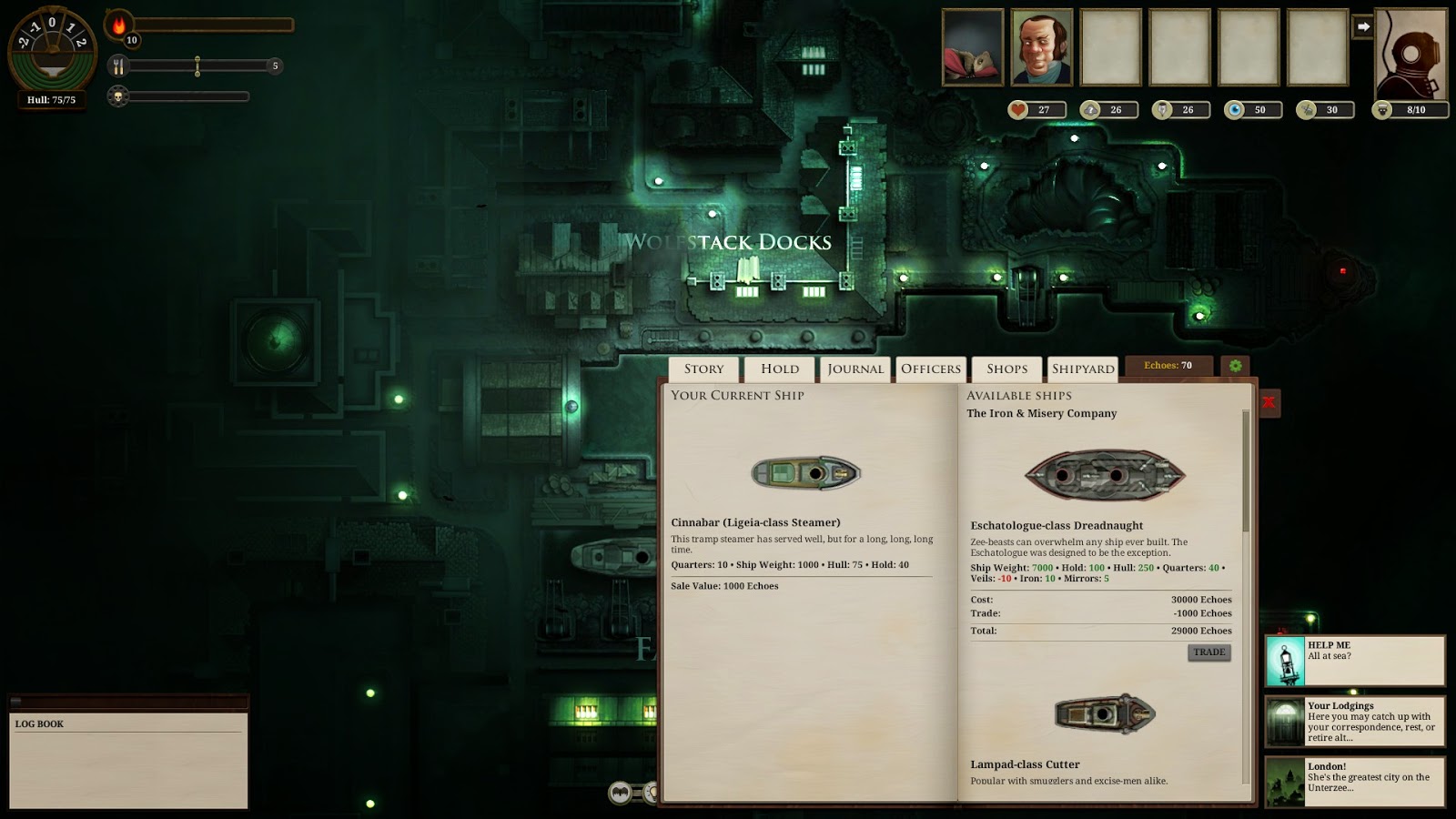Select the bald officer portrait
Viewport: 1456px width, 819px height.
[x=1042, y=47]
